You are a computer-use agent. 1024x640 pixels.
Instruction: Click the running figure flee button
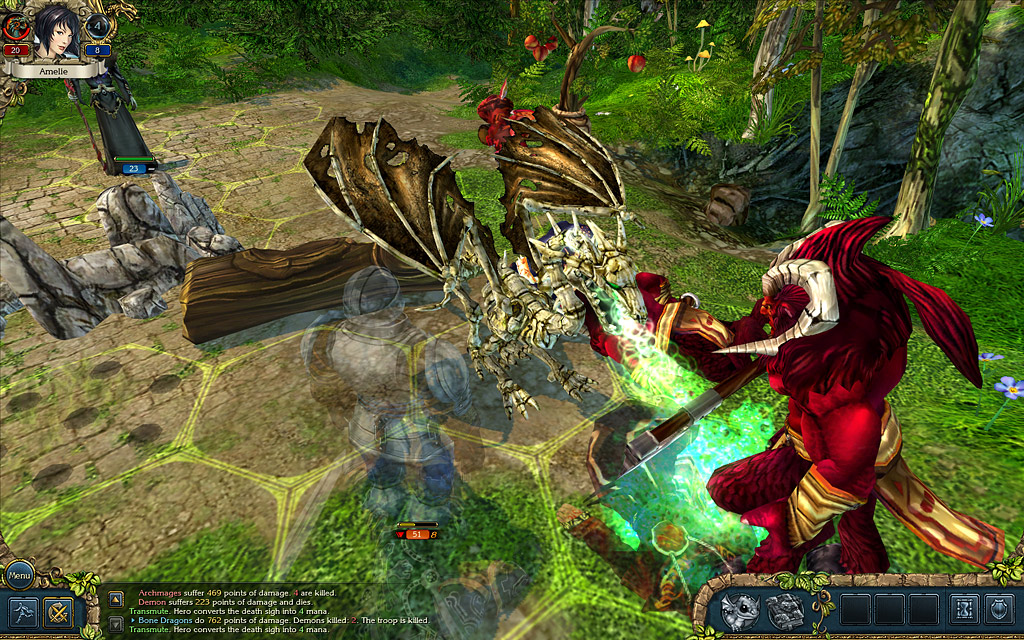[x=23, y=609]
